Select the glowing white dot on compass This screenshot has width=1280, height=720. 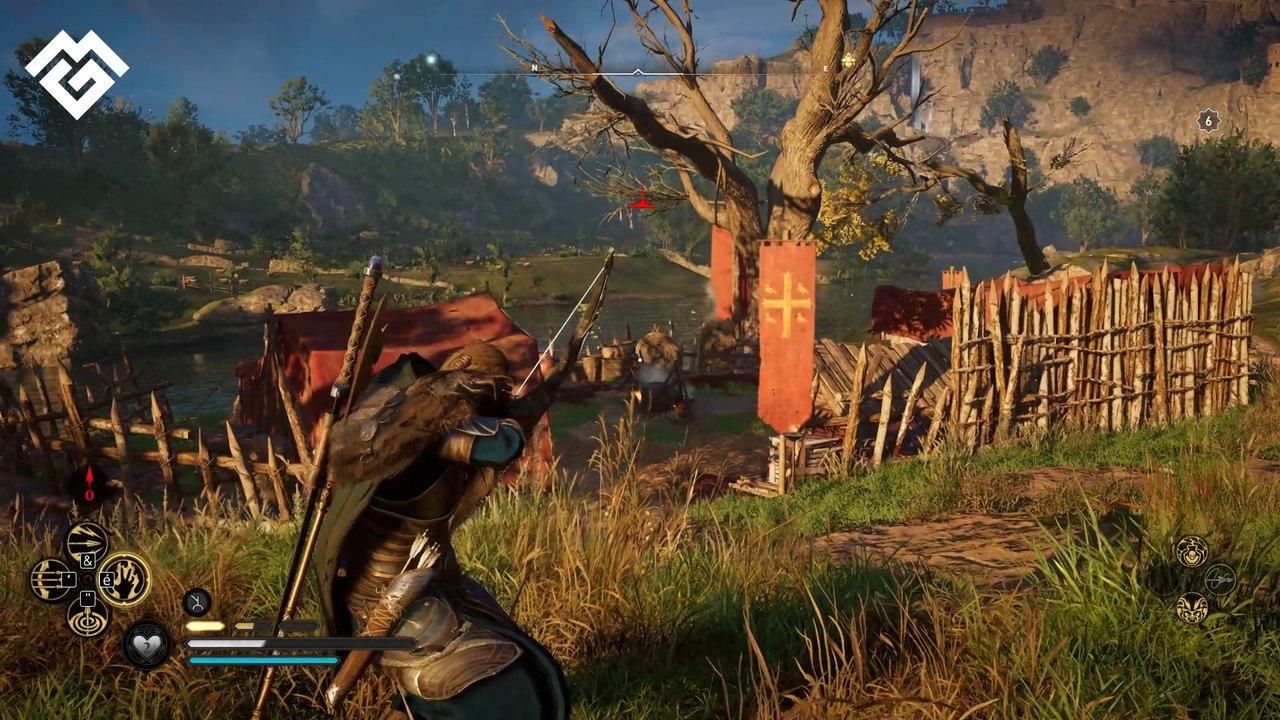(x=431, y=58)
